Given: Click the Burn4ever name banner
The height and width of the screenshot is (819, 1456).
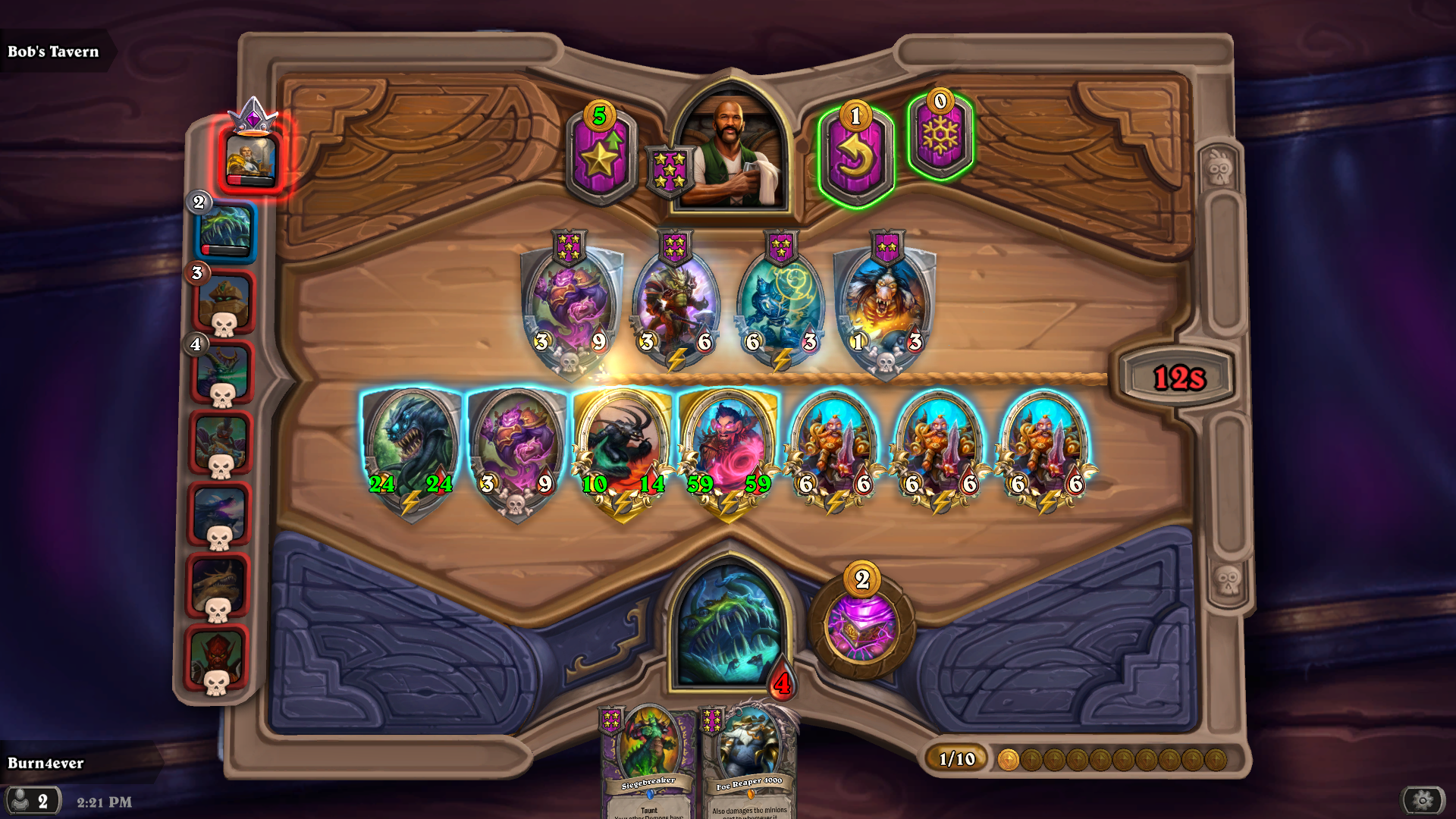Looking at the screenshot, I should click(45, 764).
